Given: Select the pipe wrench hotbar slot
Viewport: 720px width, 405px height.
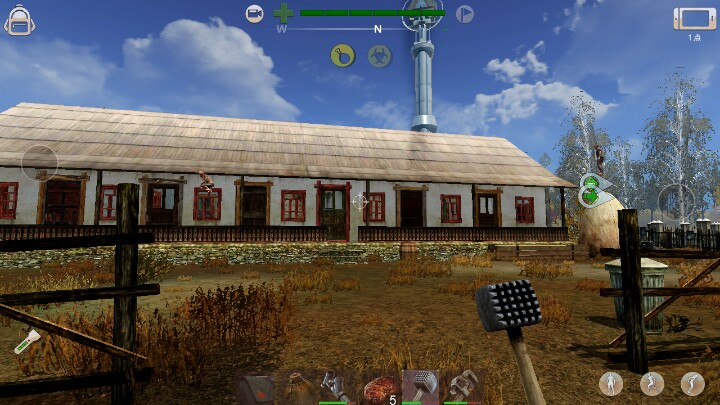Looking at the screenshot, I should [463, 387].
